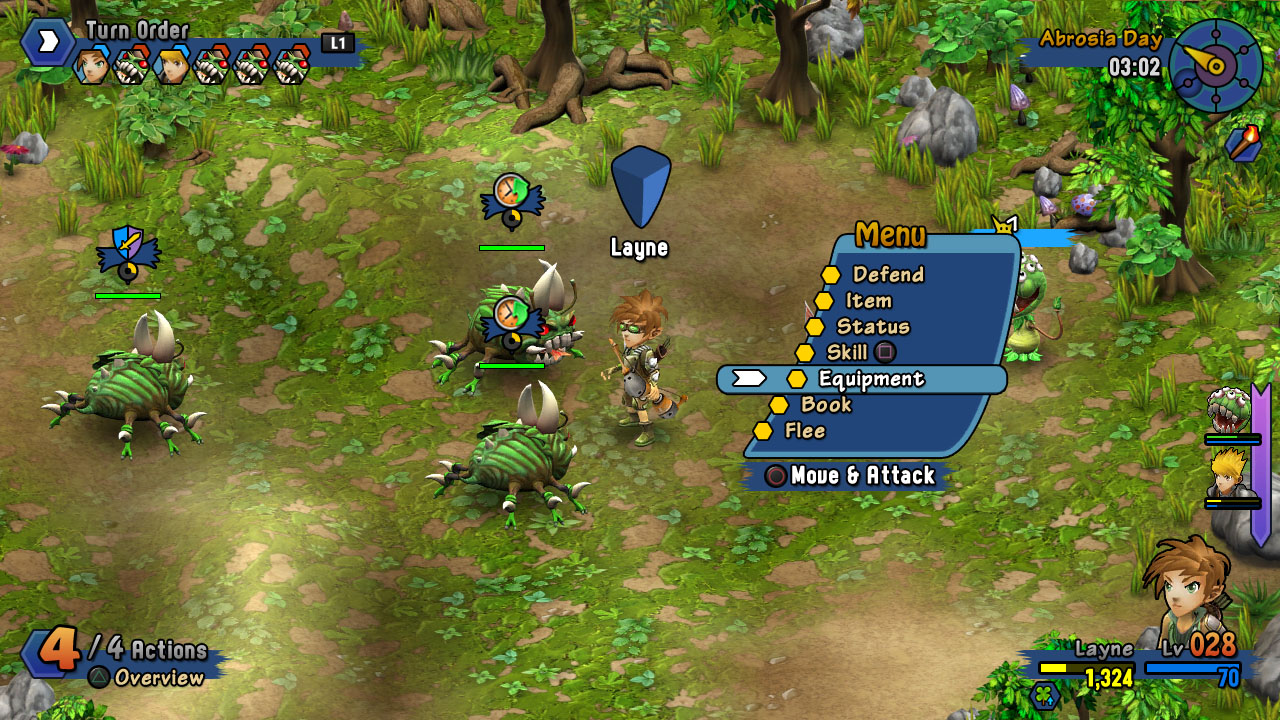This screenshot has width=1280, height=720.
Task: Select the blond hero in turn order
Action: pyautogui.click(x=172, y=66)
